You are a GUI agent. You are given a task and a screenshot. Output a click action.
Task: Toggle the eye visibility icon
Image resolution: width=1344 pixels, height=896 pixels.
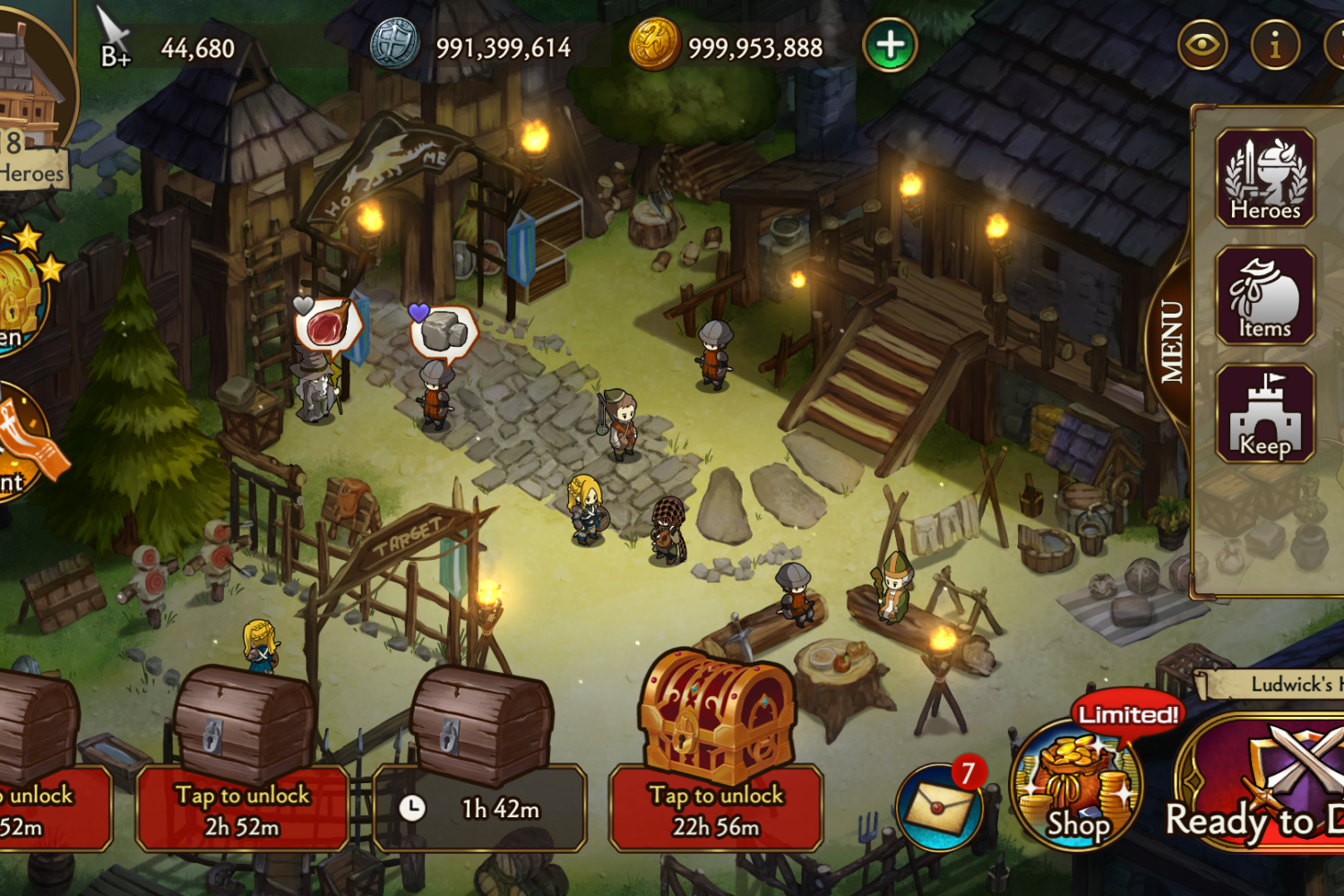click(x=1202, y=44)
